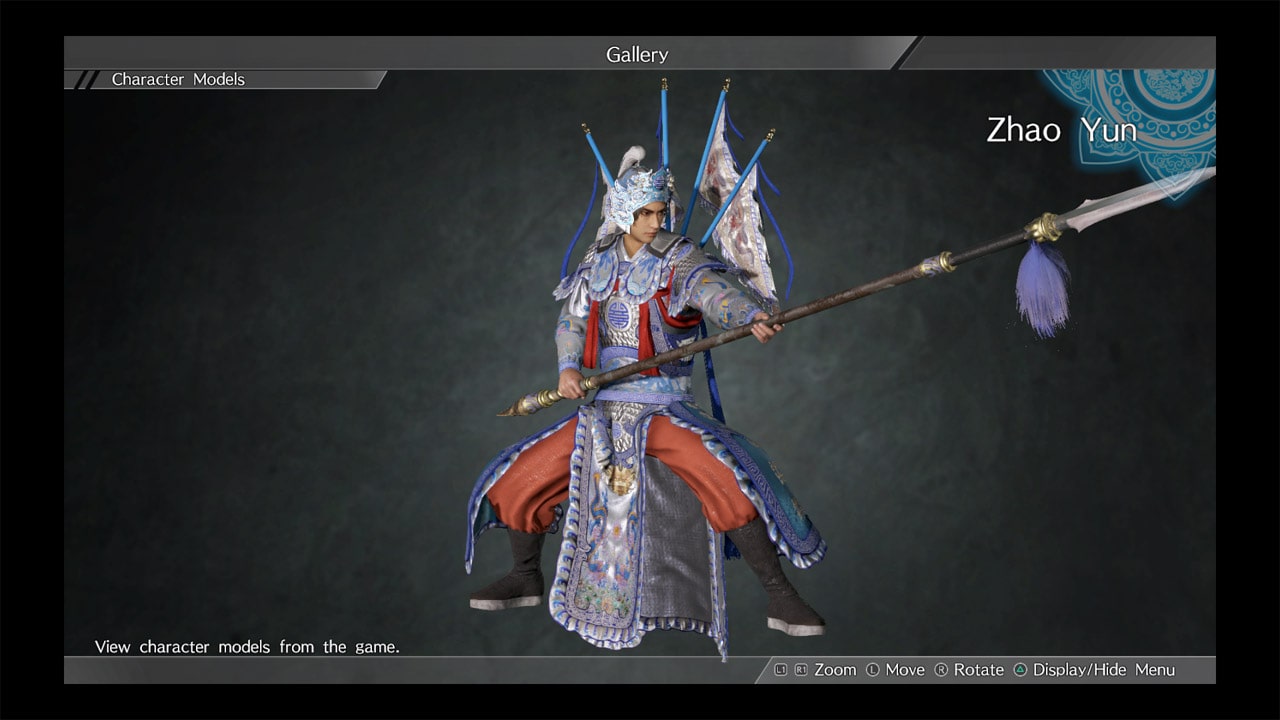Click the R1 button icon beside Zoom

(800, 670)
